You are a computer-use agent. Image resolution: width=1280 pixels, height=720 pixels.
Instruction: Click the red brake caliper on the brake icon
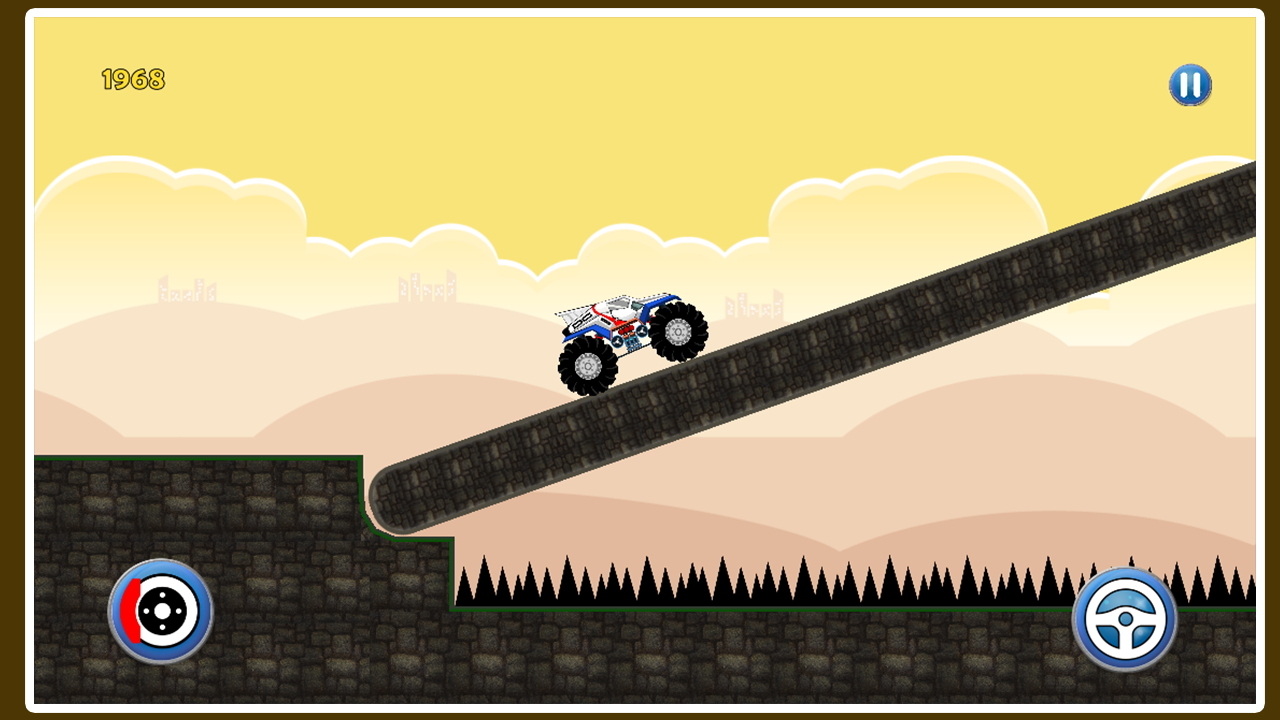(x=131, y=610)
